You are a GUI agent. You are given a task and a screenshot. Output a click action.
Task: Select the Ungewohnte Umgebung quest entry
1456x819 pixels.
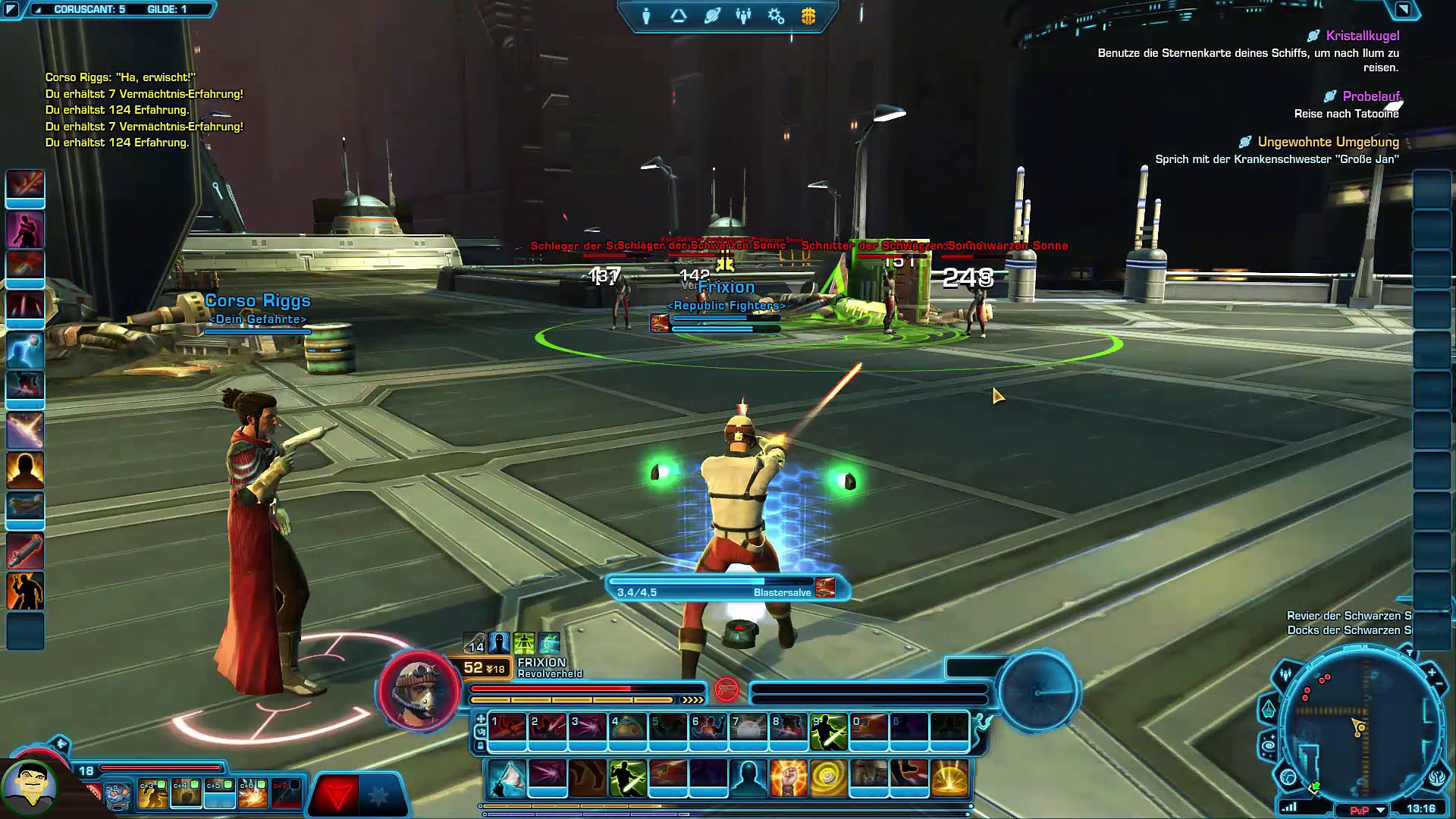[x=1328, y=142]
